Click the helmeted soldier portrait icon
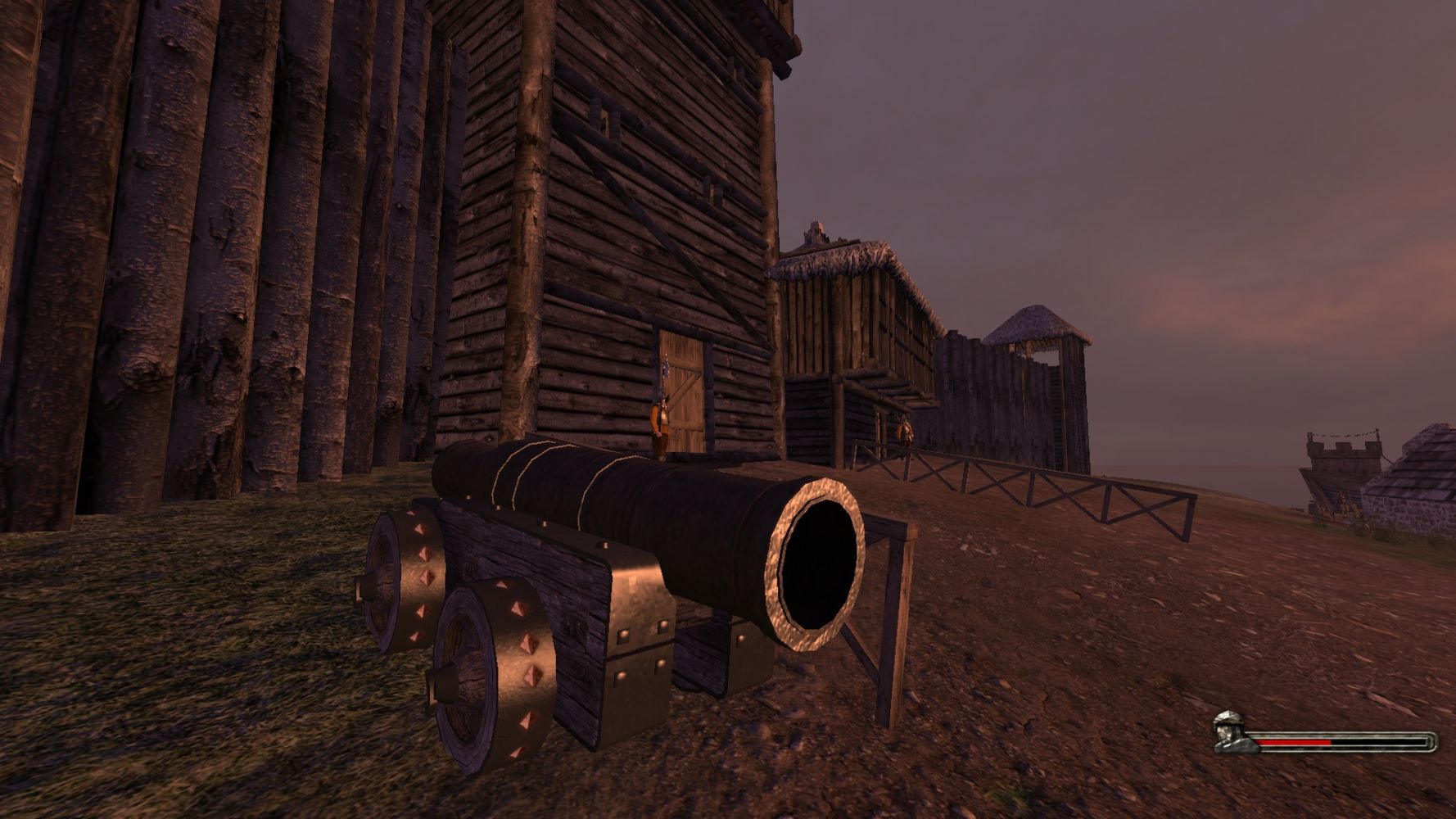This screenshot has width=1456, height=819. pyautogui.click(x=1228, y=731)
